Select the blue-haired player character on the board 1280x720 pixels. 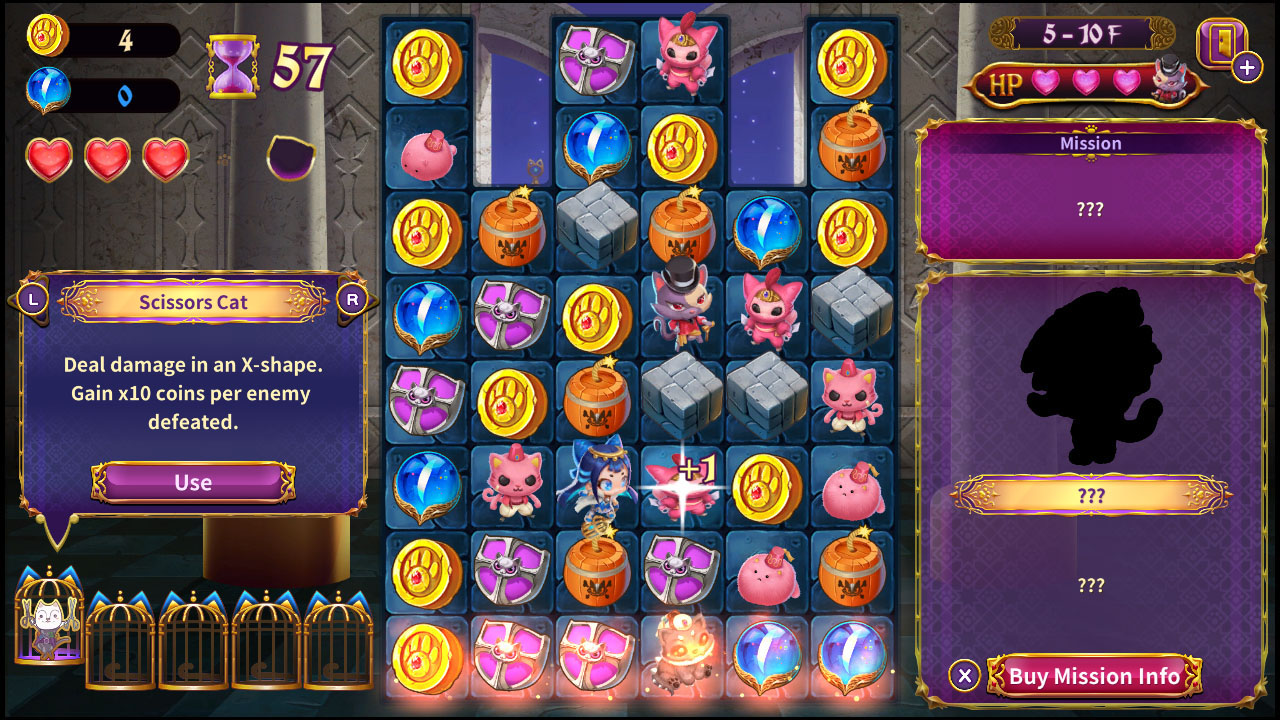(x=599, y=487)
